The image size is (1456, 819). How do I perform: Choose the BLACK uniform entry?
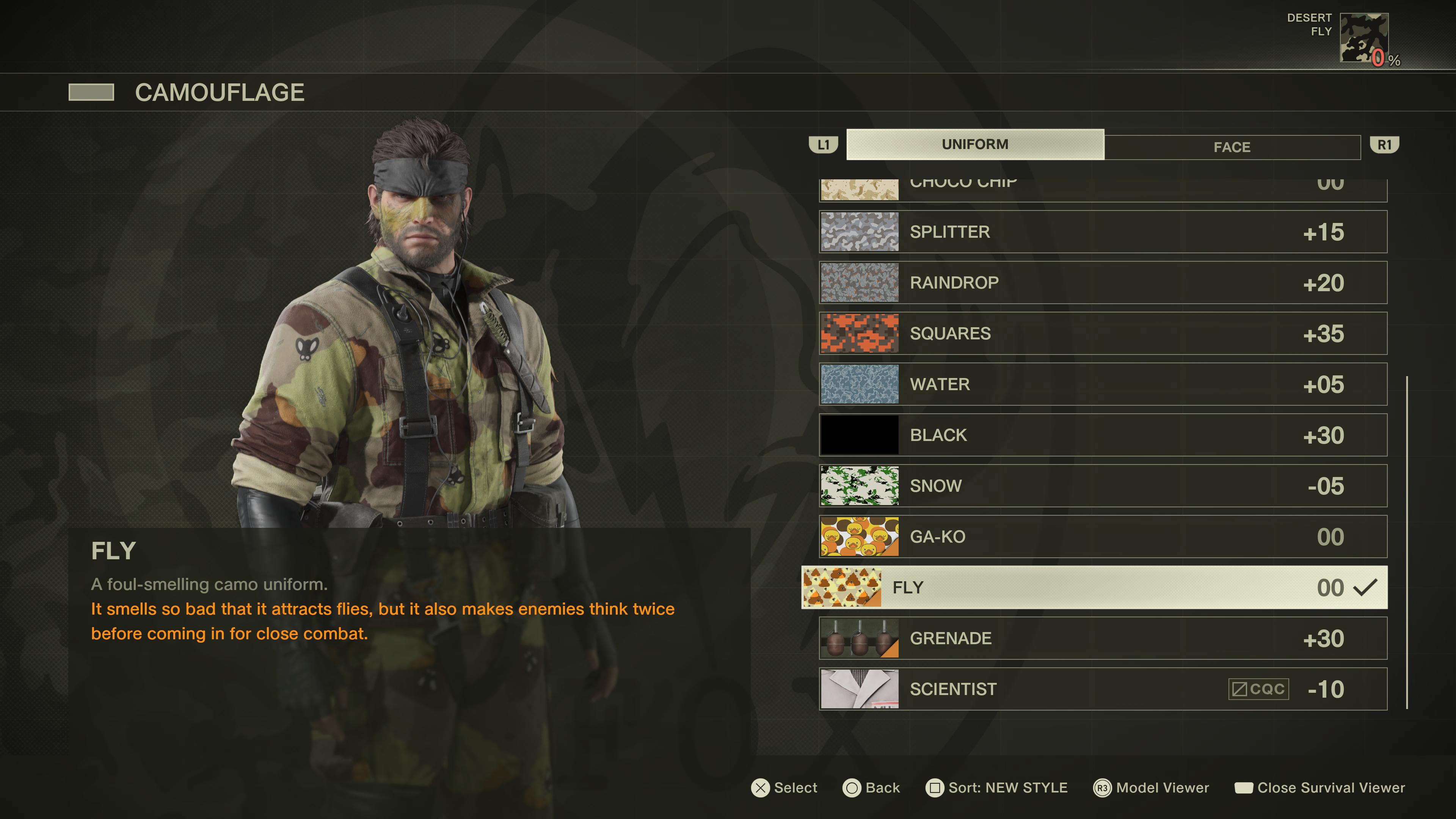[1102, 435]
